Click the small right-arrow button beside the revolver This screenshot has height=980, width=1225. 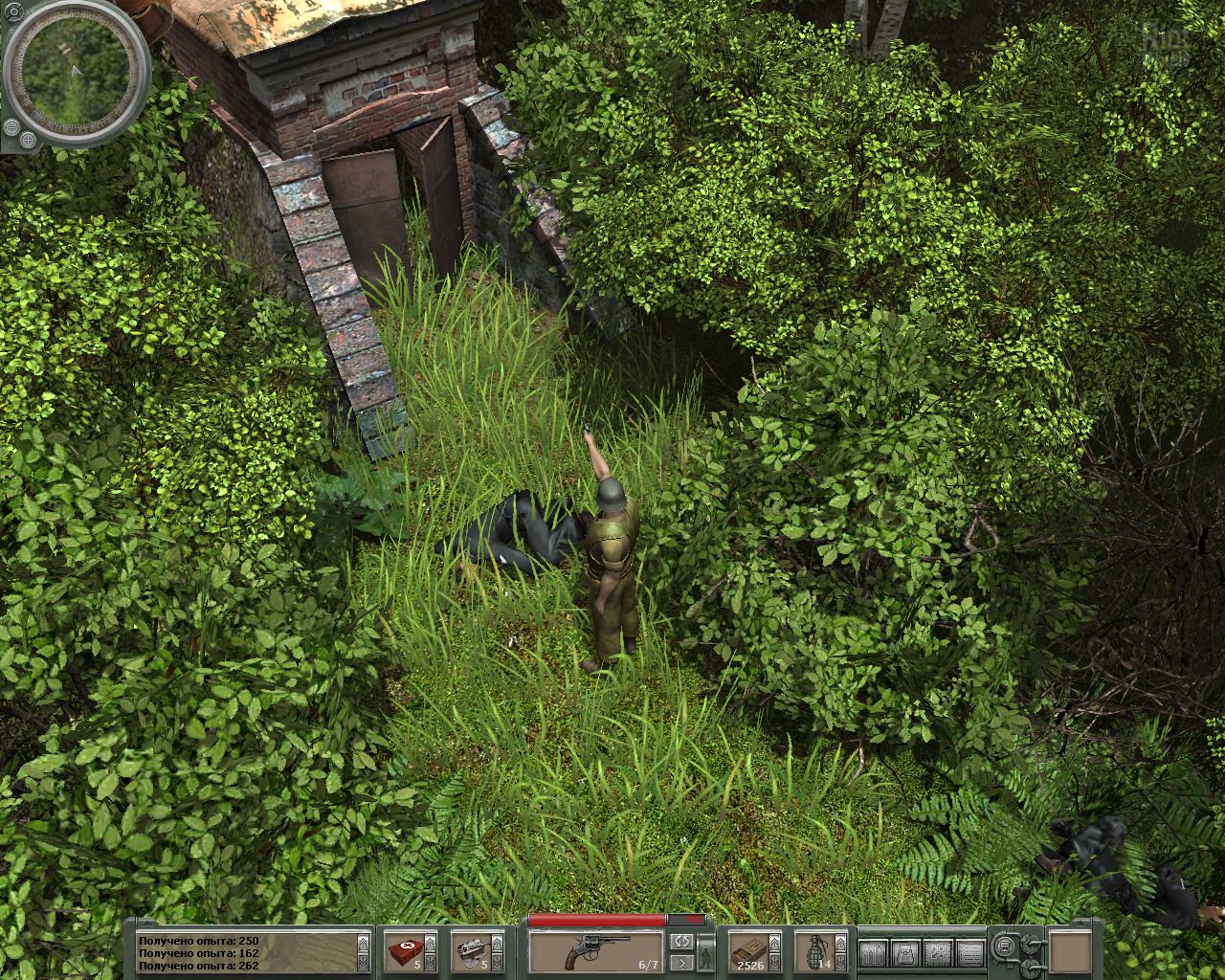coord(680,963)
